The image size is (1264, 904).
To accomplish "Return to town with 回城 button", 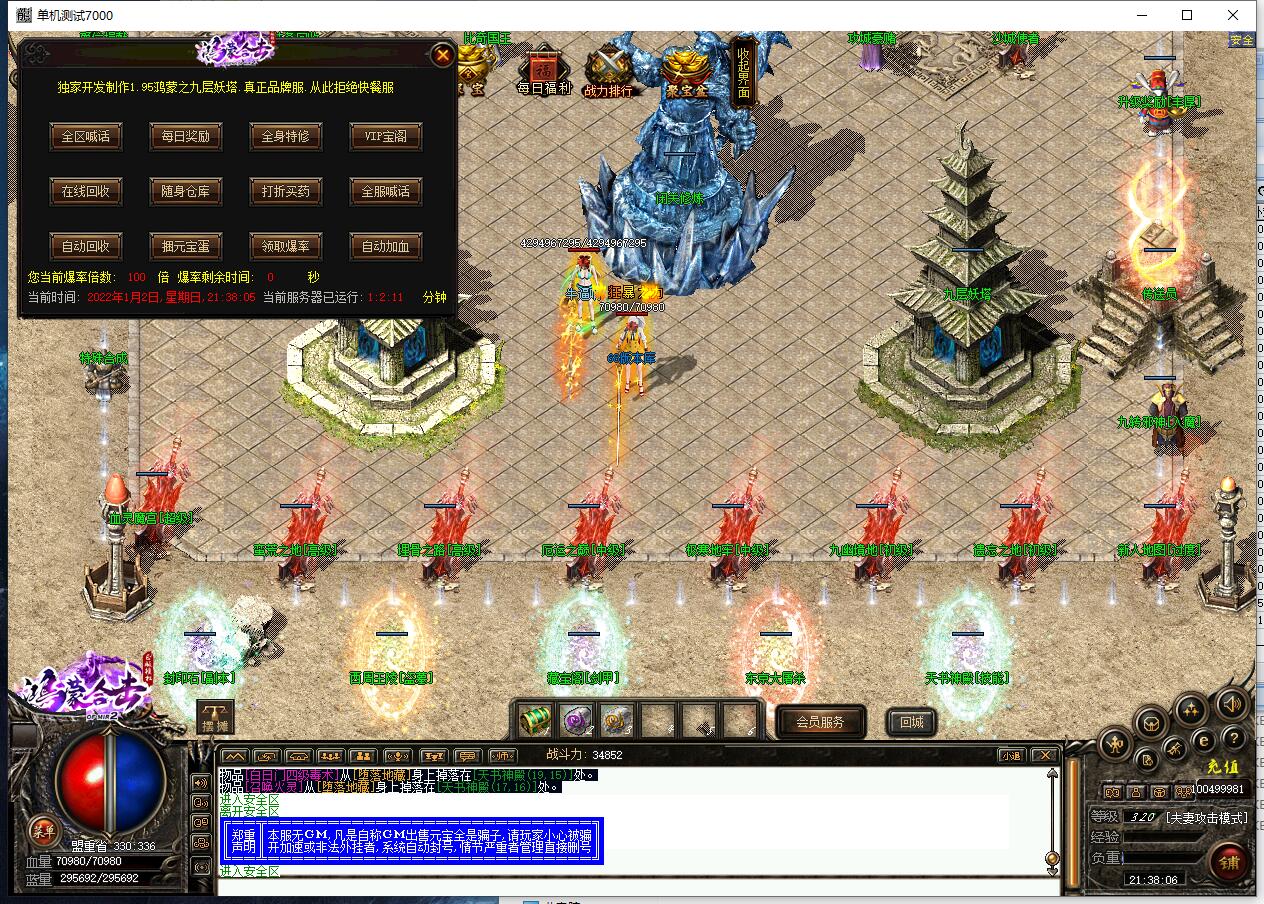I will pos(911,722).
